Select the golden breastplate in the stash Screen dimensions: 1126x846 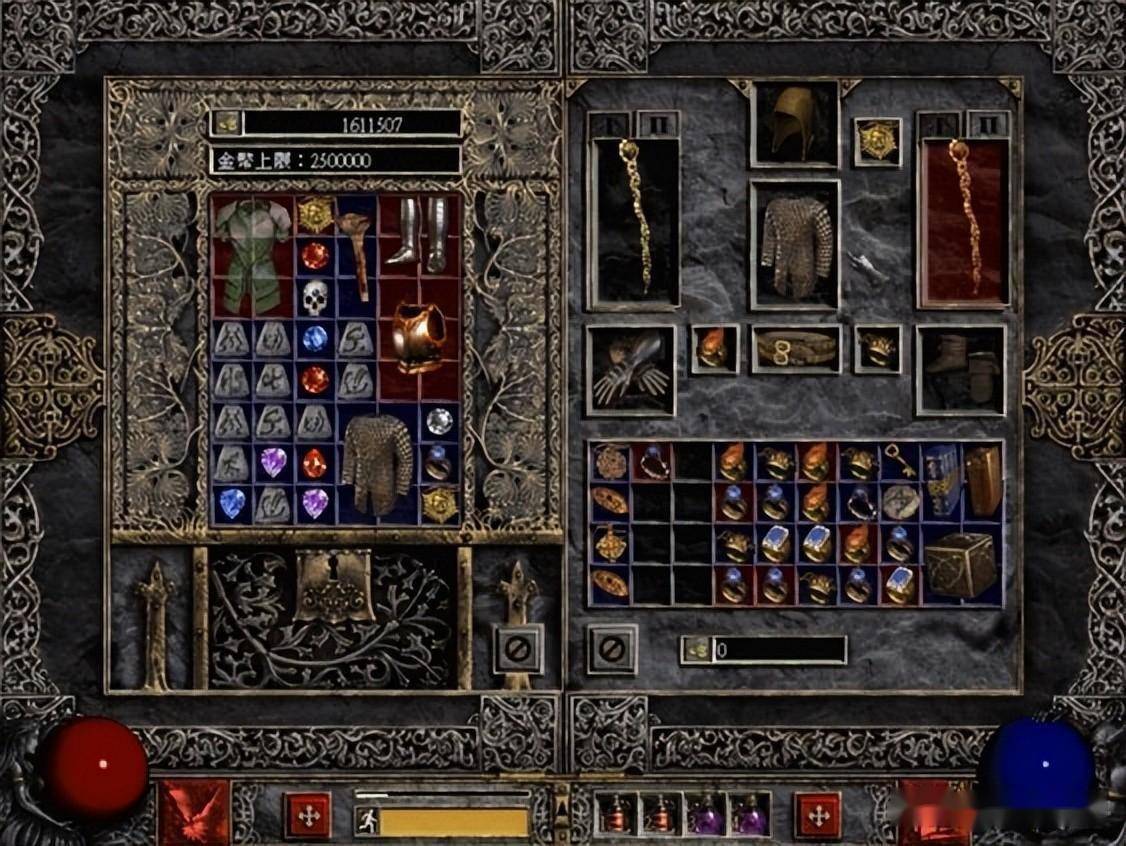coord(418,338)
